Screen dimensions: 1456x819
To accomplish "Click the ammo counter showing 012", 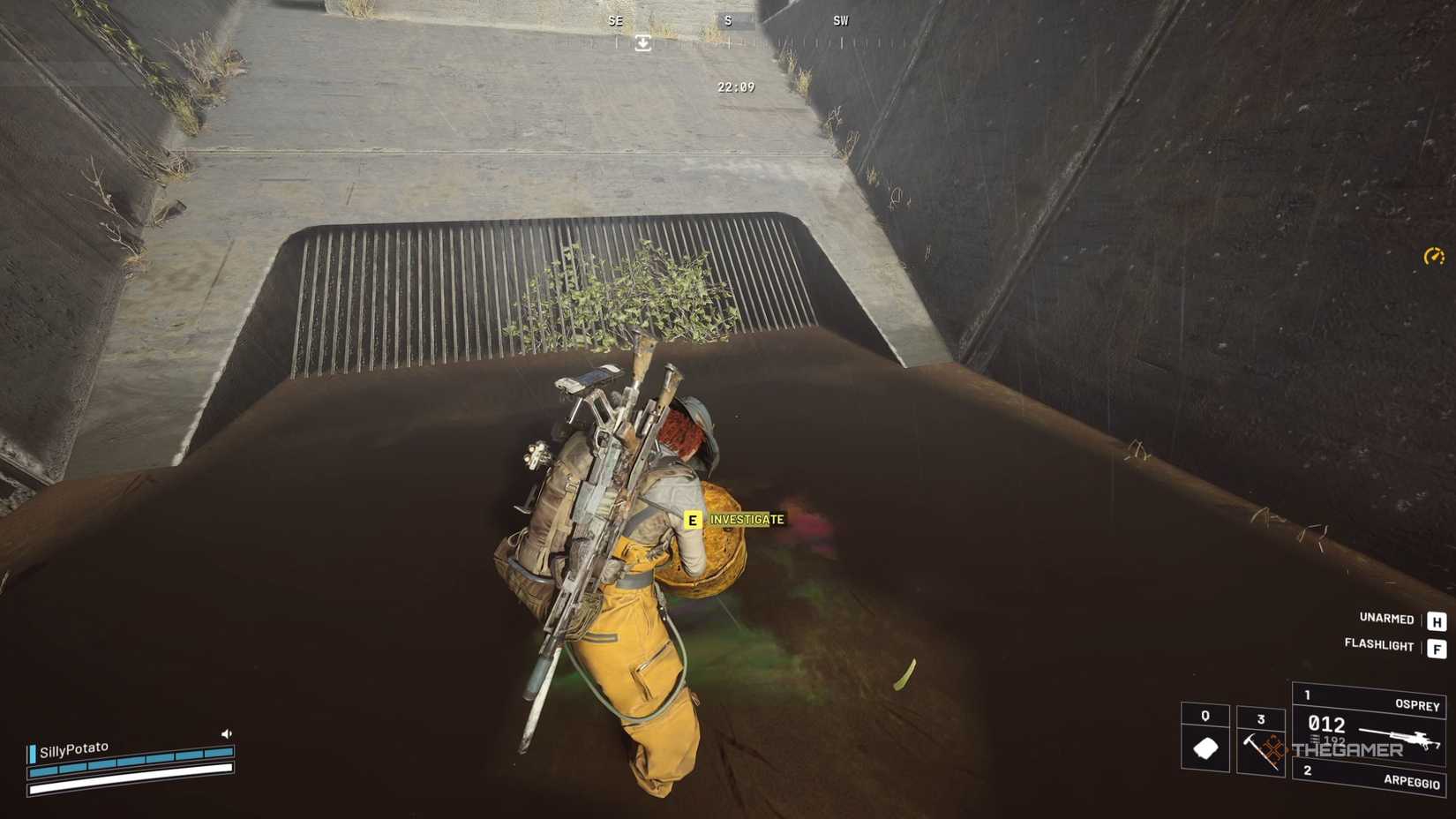I will pyautogui.click(x=1326, y=725).
